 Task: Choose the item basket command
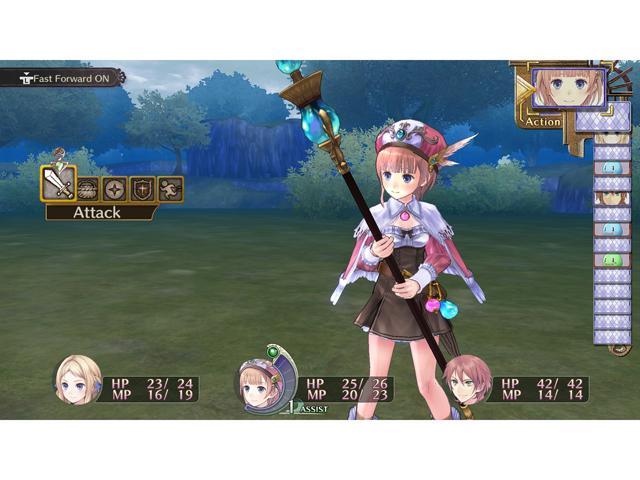(x=88, y=188)
